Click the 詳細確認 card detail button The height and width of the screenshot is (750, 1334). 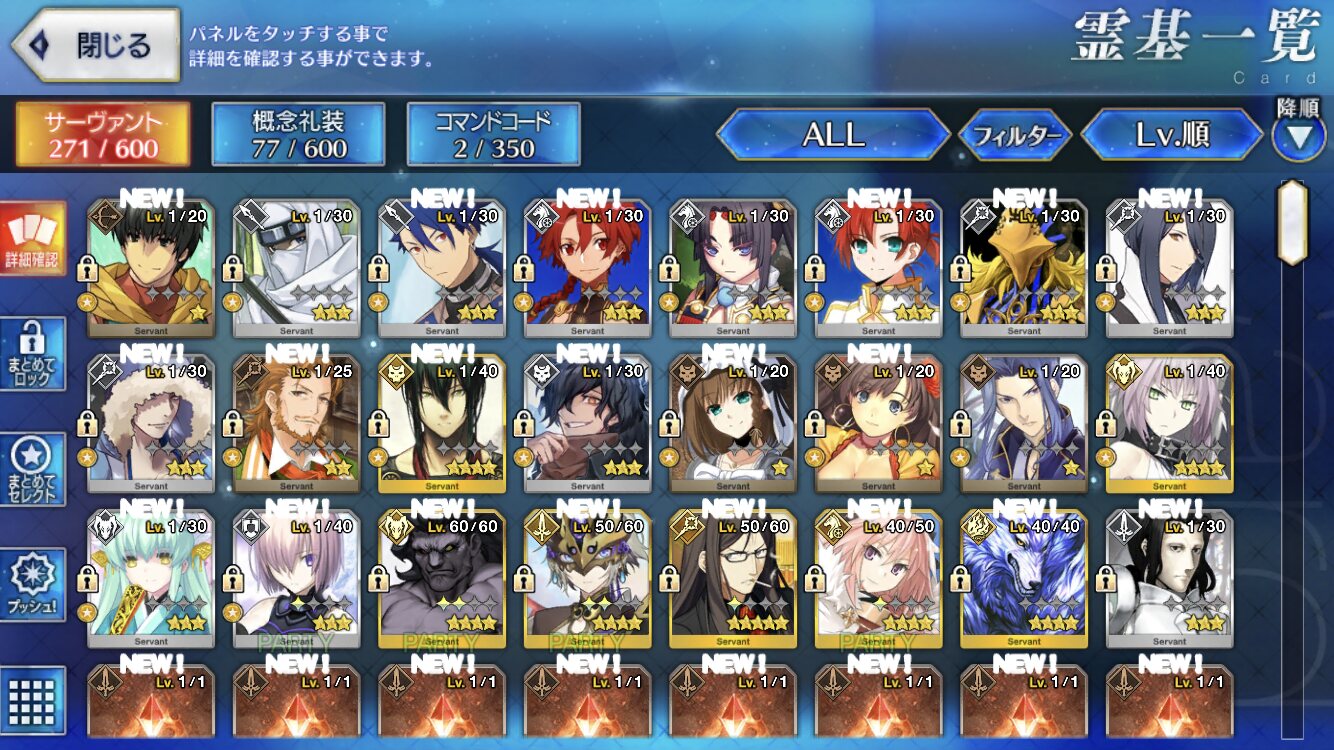[33, 239]
